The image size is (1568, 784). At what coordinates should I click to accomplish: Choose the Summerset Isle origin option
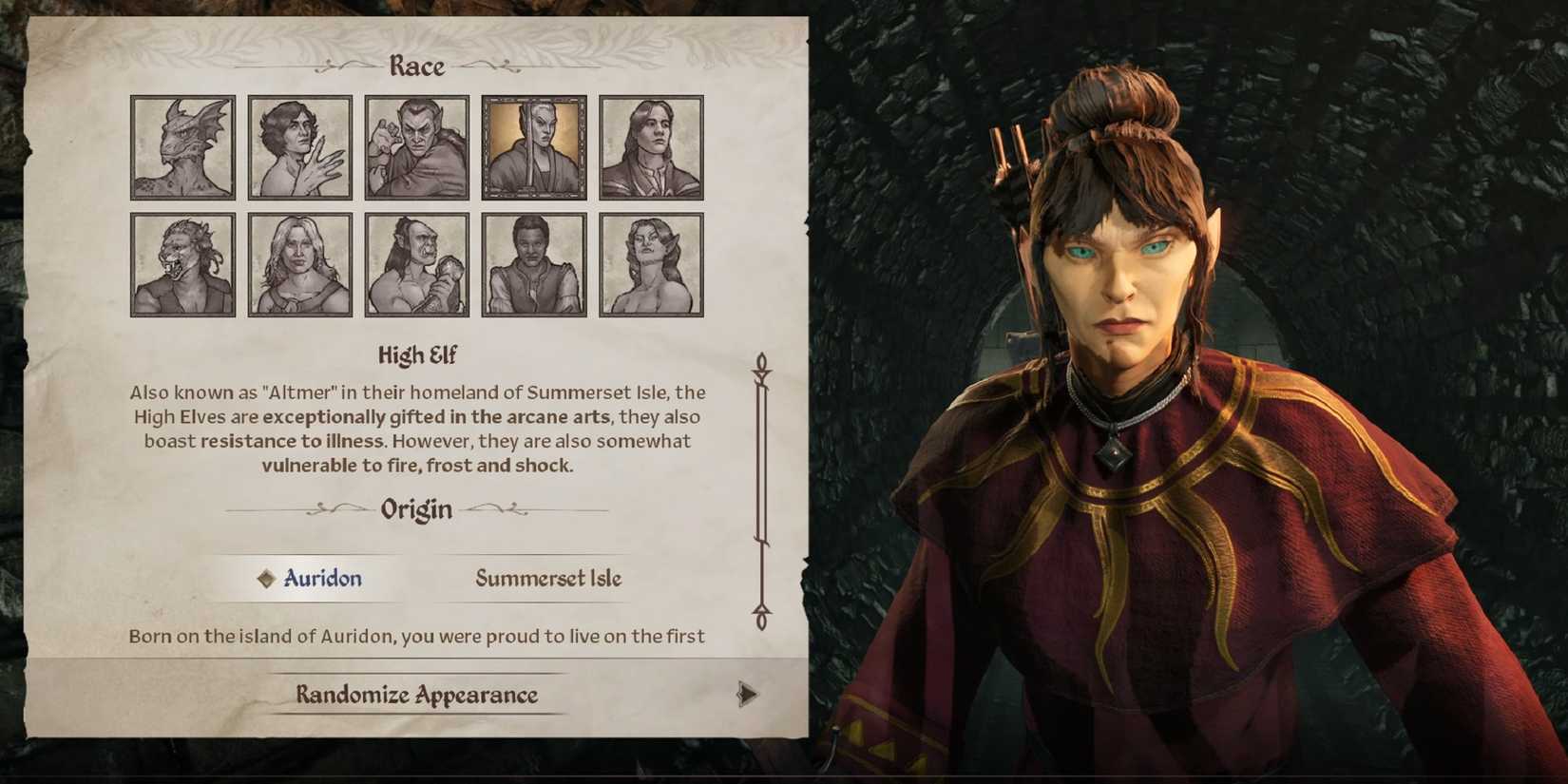coord(547,578)
